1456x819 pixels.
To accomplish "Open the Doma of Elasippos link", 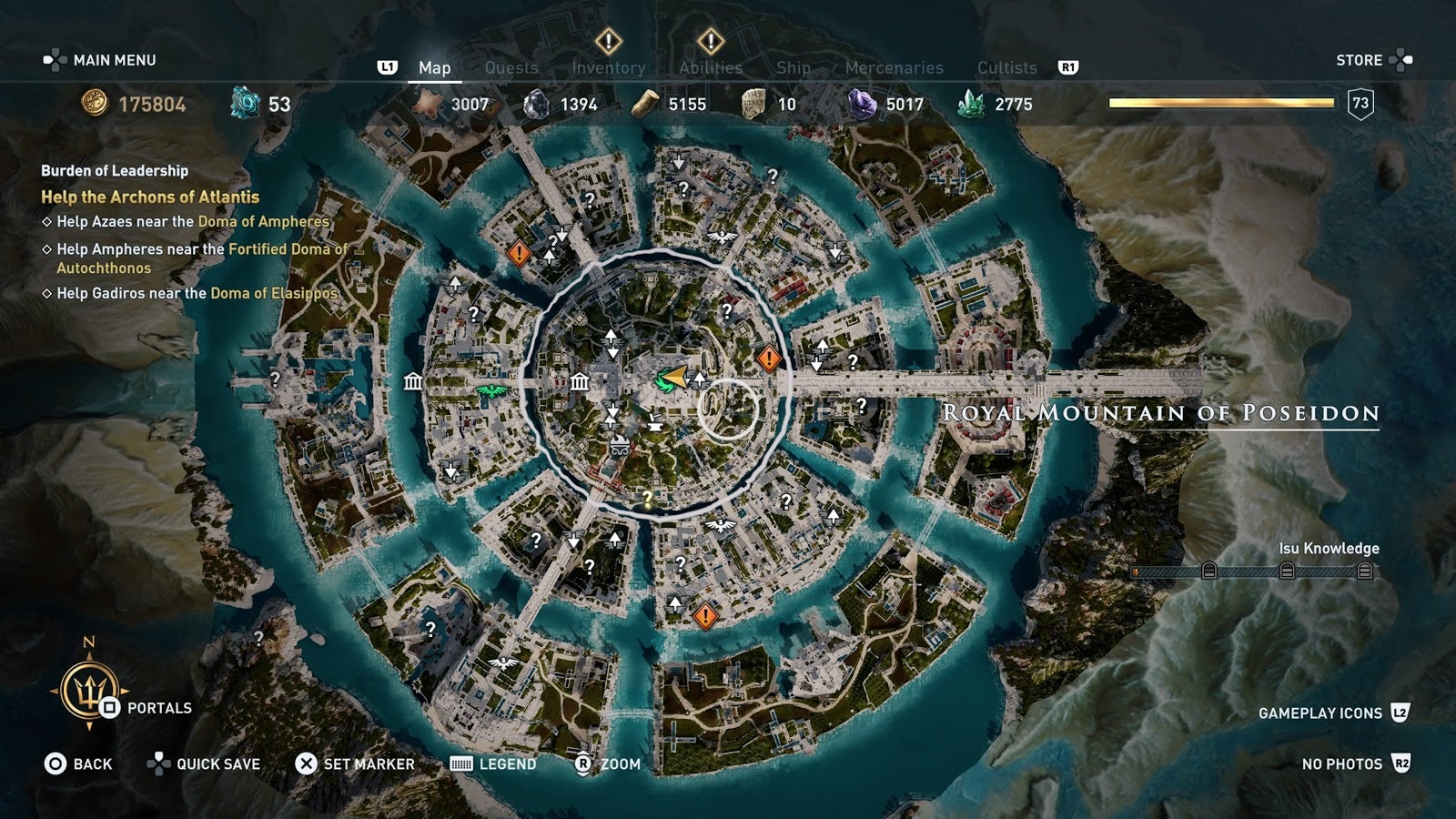I will click(x=273, y=294).
